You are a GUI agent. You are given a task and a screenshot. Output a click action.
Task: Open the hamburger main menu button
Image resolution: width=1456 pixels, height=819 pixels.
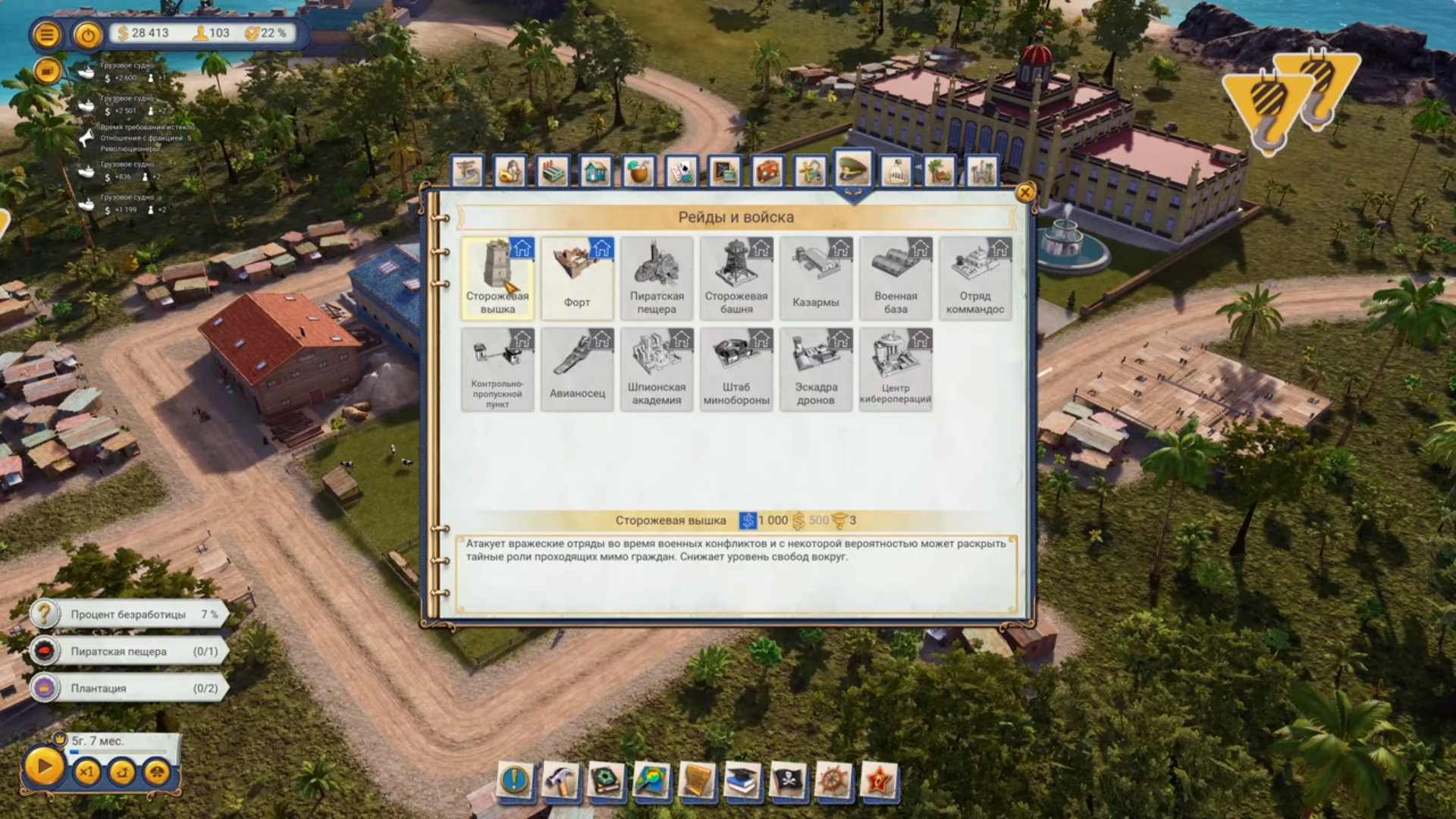point(47,34)
